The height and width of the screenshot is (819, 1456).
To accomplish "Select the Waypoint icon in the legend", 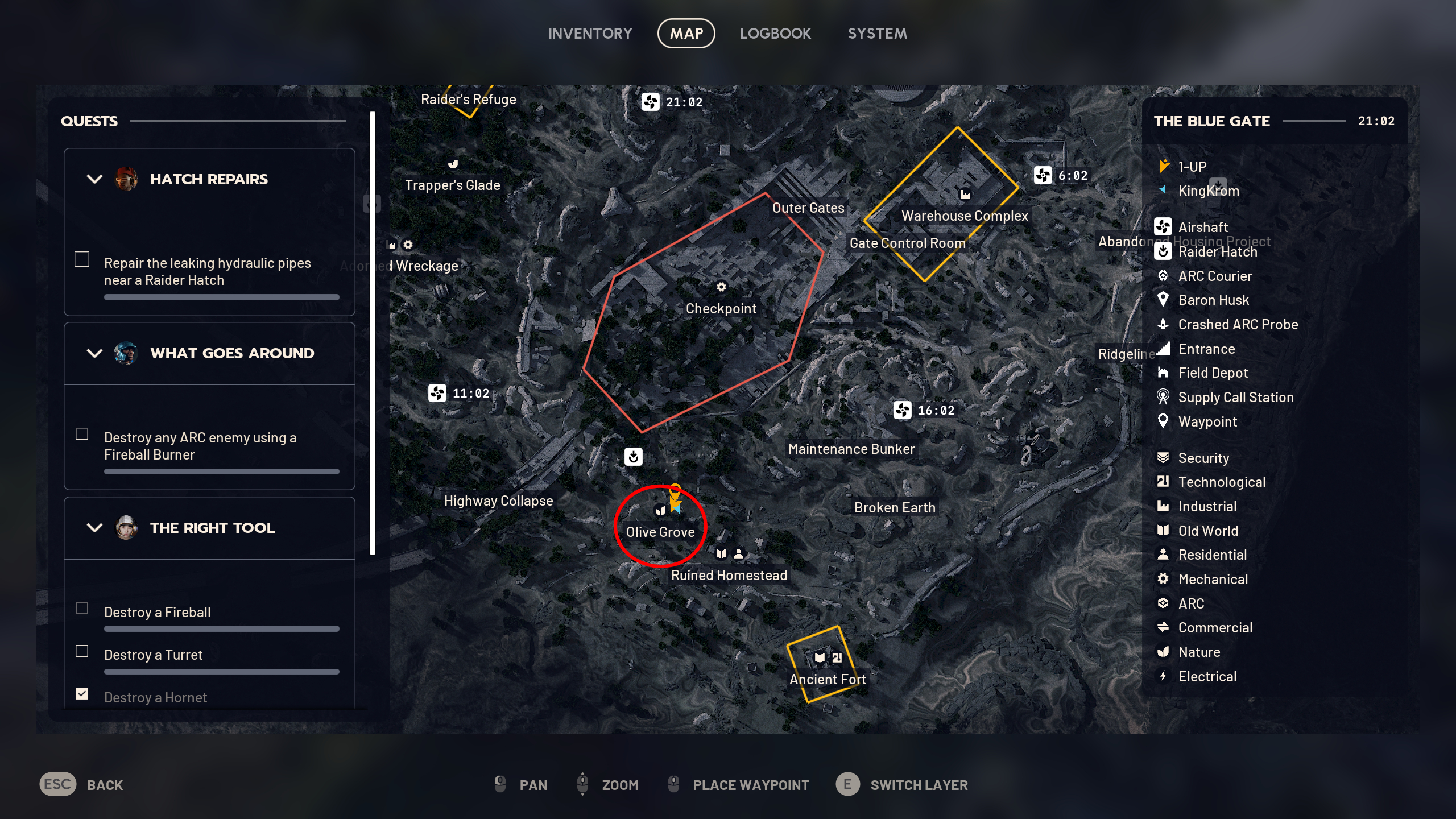I will coord(1163,421).
